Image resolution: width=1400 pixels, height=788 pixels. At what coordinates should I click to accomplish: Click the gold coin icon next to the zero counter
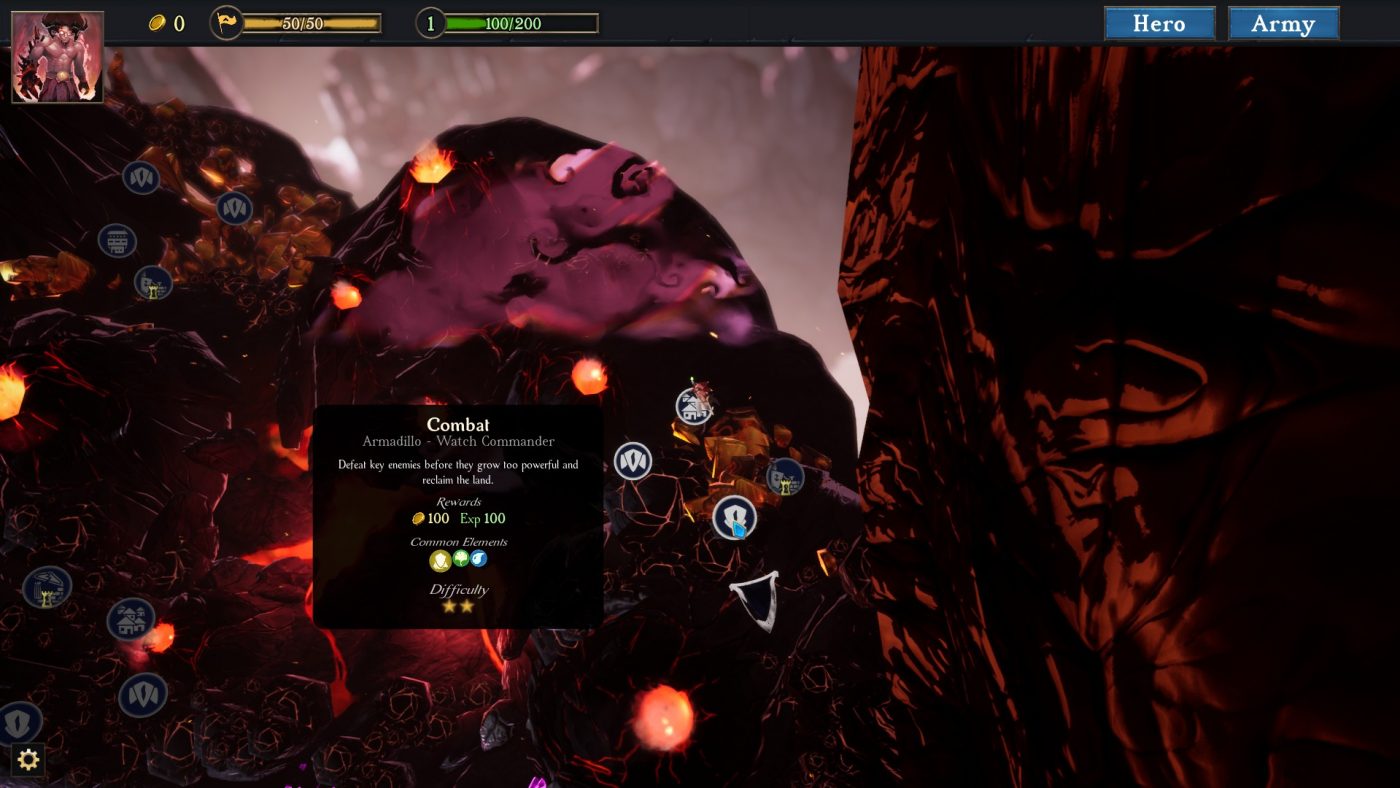(x=156, y=22)
